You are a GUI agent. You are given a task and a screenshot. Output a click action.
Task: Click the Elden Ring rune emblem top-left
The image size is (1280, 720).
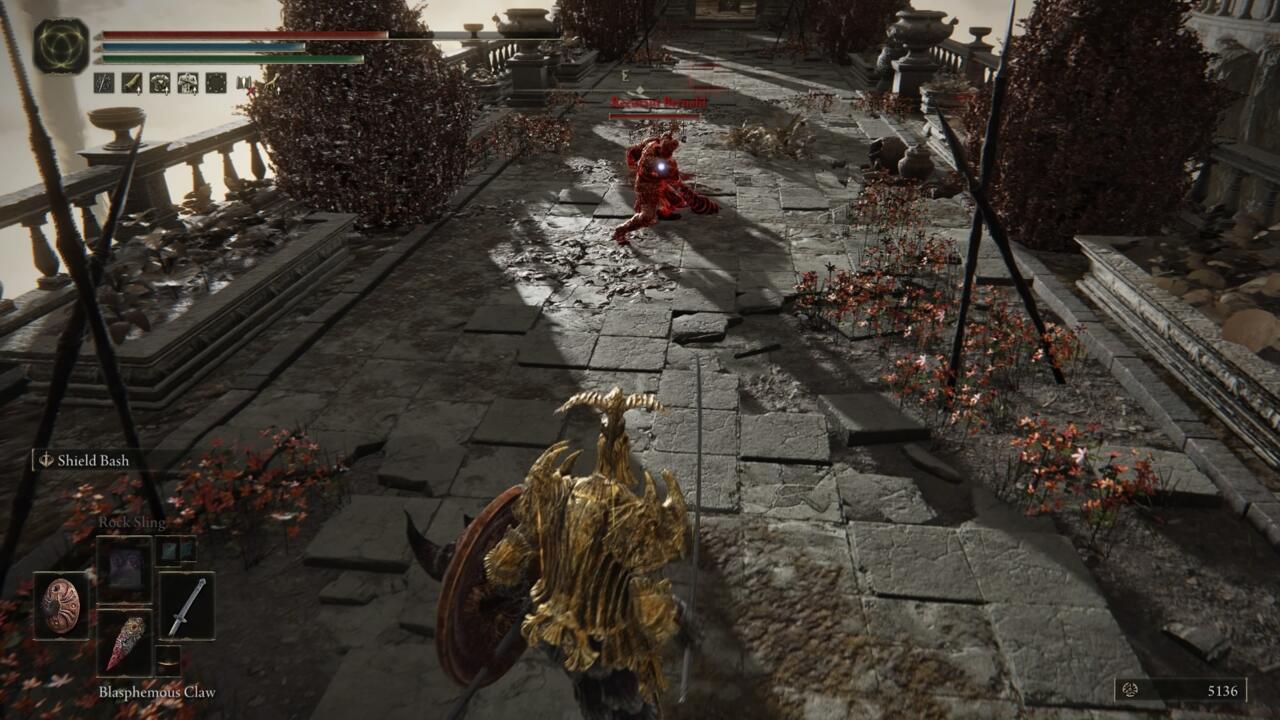point(60,45)
